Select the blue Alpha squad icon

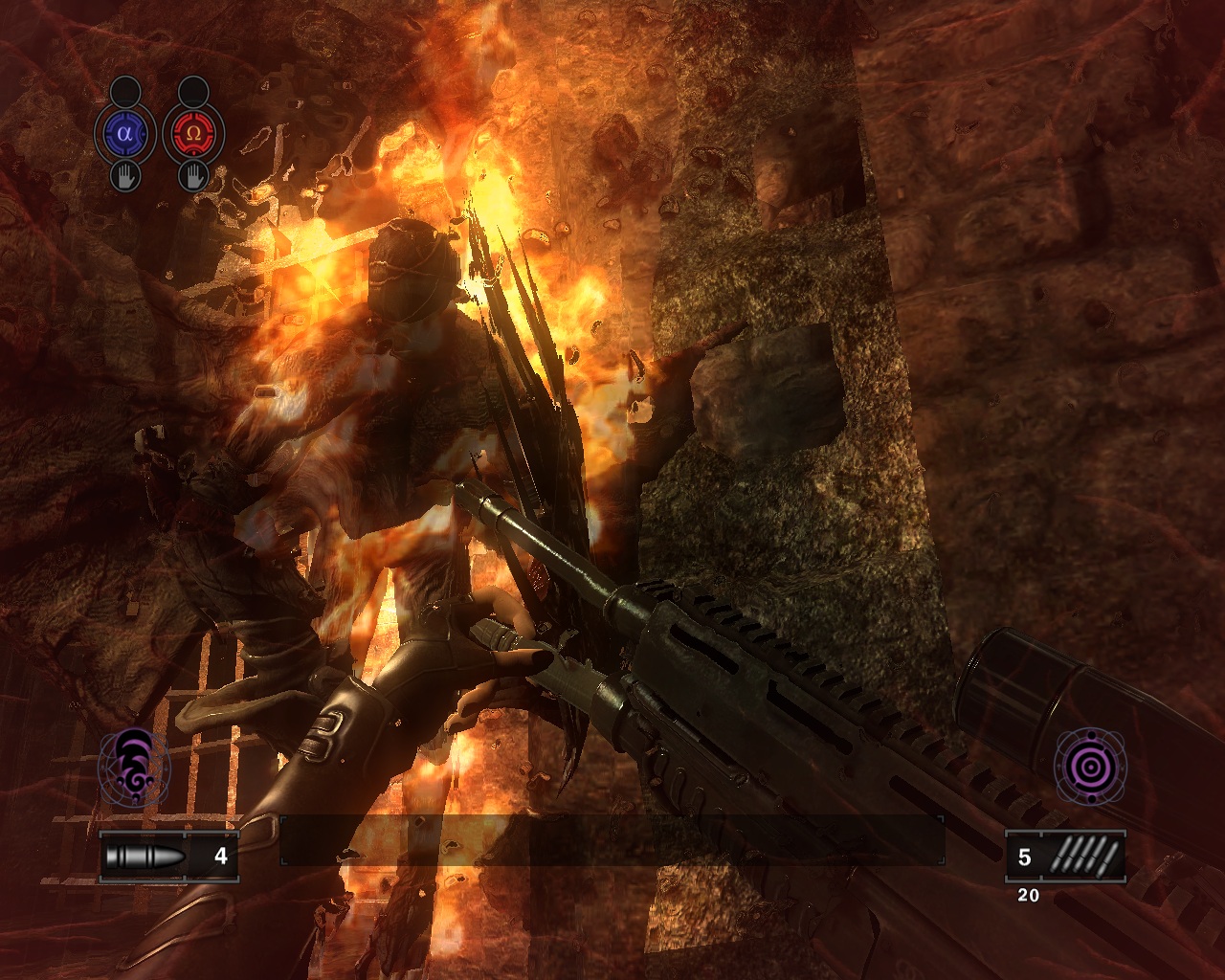pyautogui.click(x=124, y=134)
